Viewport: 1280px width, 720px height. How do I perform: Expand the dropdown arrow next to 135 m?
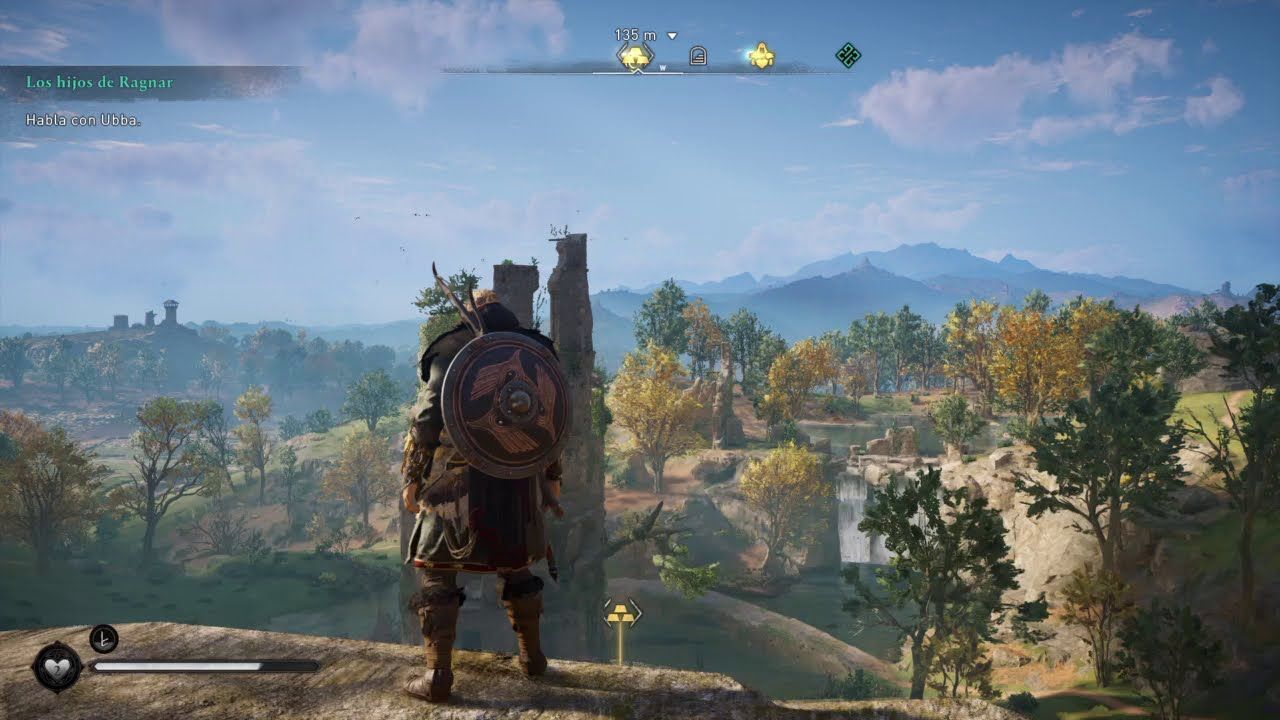(672, 36)
